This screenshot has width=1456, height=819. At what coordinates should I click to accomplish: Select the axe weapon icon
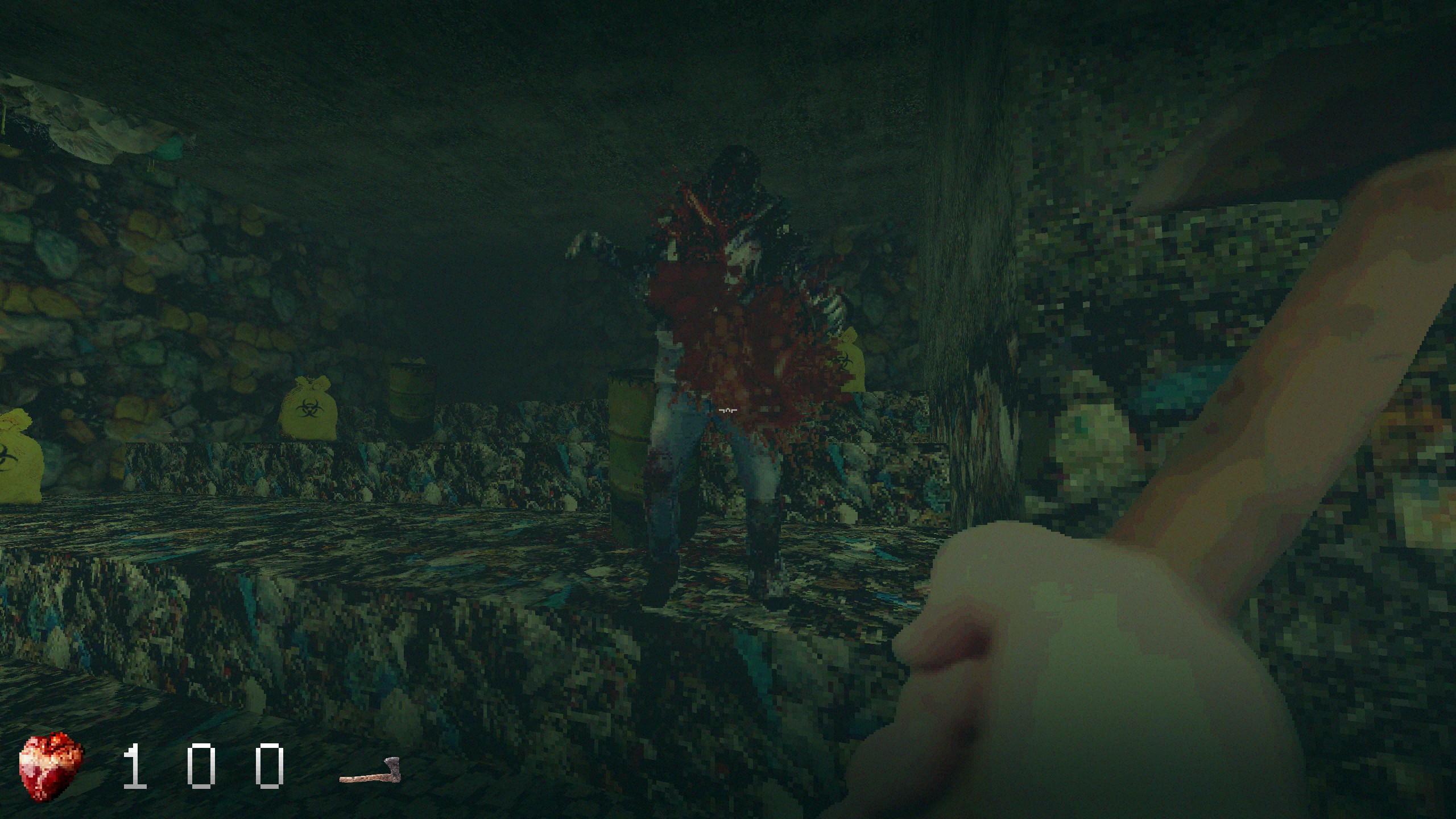click(x=370, y=770)
